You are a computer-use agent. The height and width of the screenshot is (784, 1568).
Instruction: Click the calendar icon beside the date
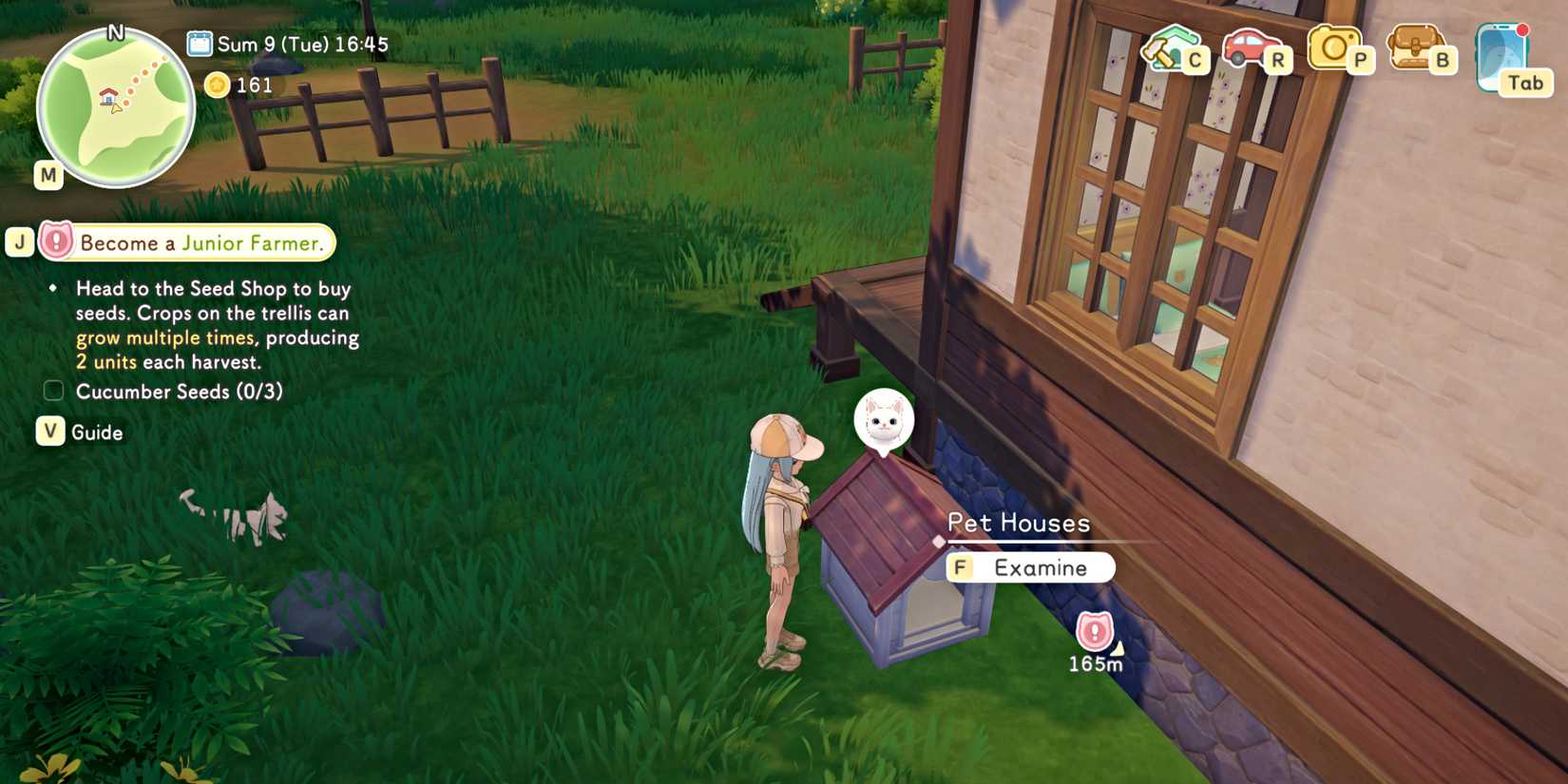click(200, 42)
